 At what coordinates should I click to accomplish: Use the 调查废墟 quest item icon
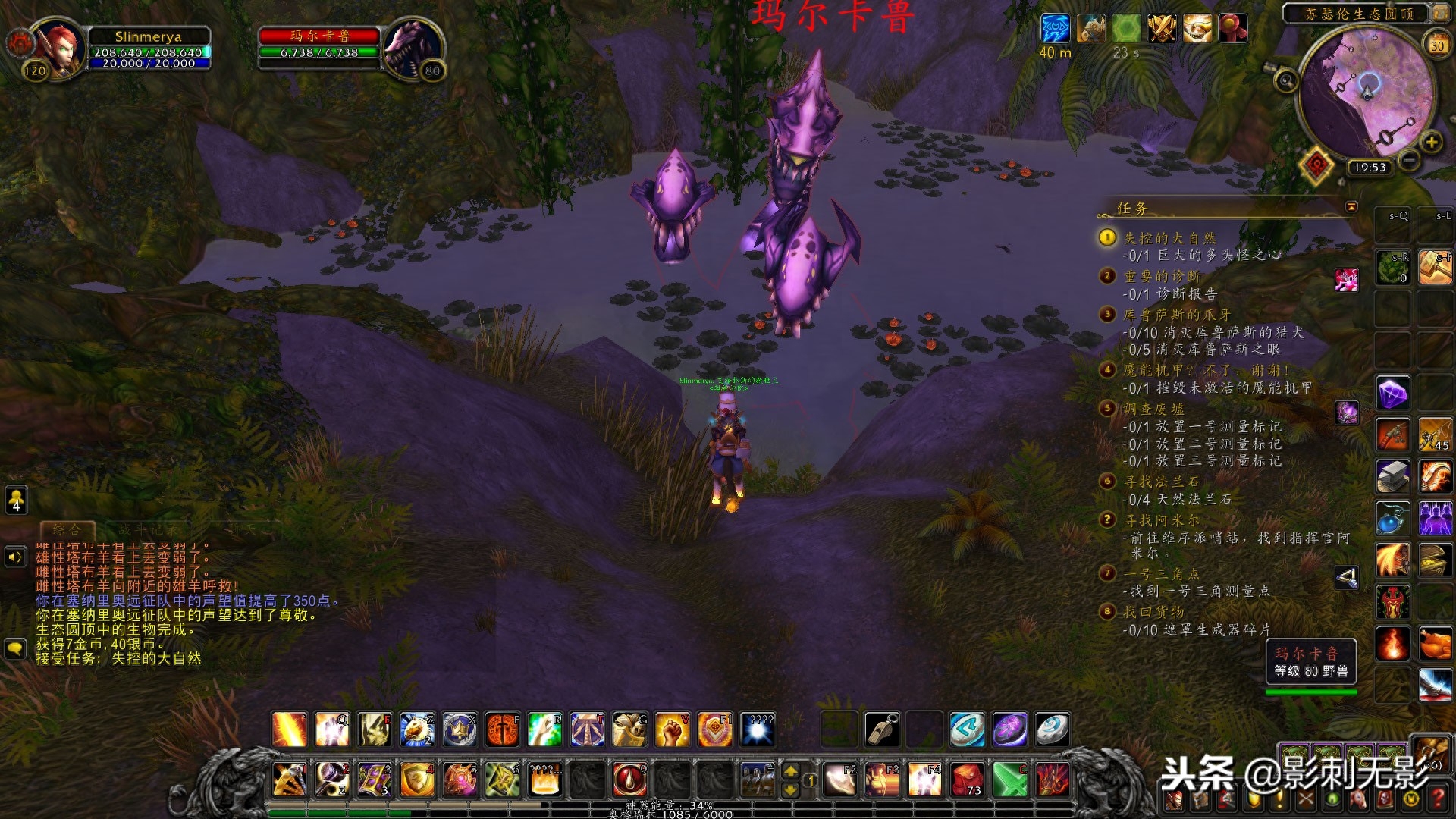click(x=1347, y=413)
